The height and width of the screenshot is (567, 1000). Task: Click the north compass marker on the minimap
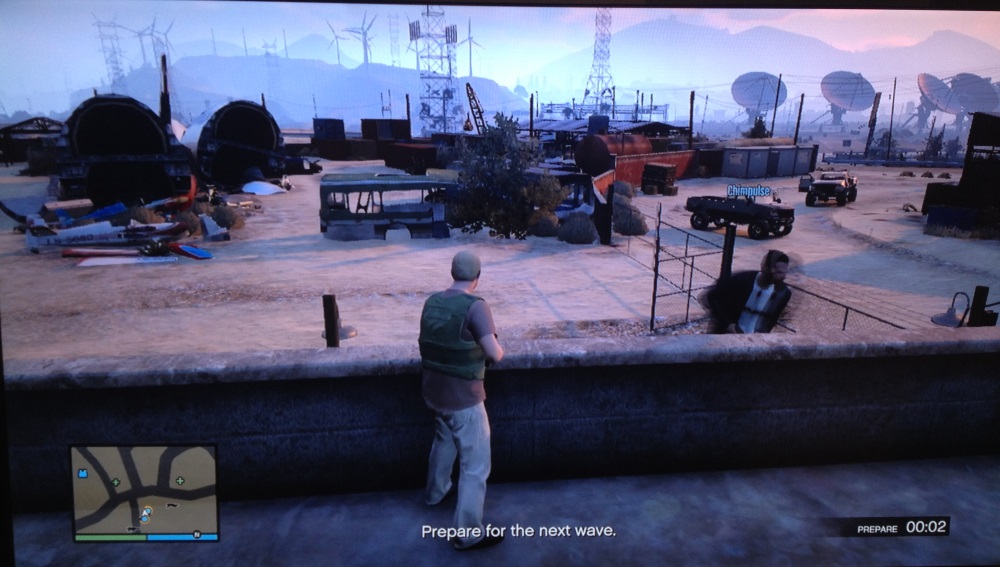click(x=197, y=534)
